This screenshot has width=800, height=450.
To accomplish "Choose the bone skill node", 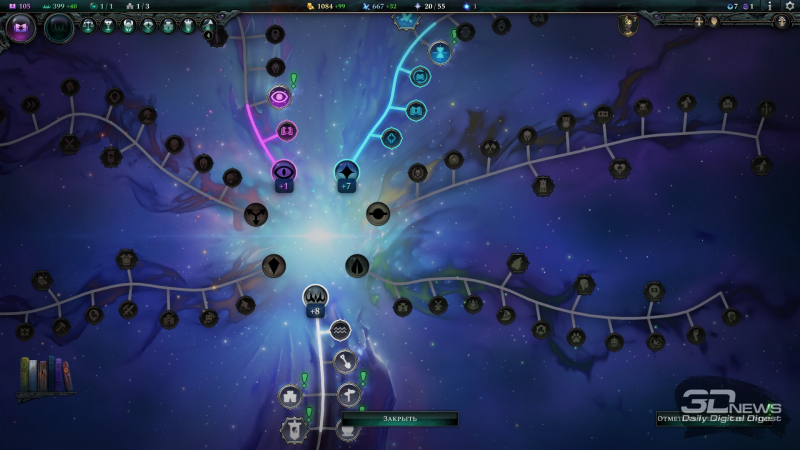I will [x=346, y=361].
